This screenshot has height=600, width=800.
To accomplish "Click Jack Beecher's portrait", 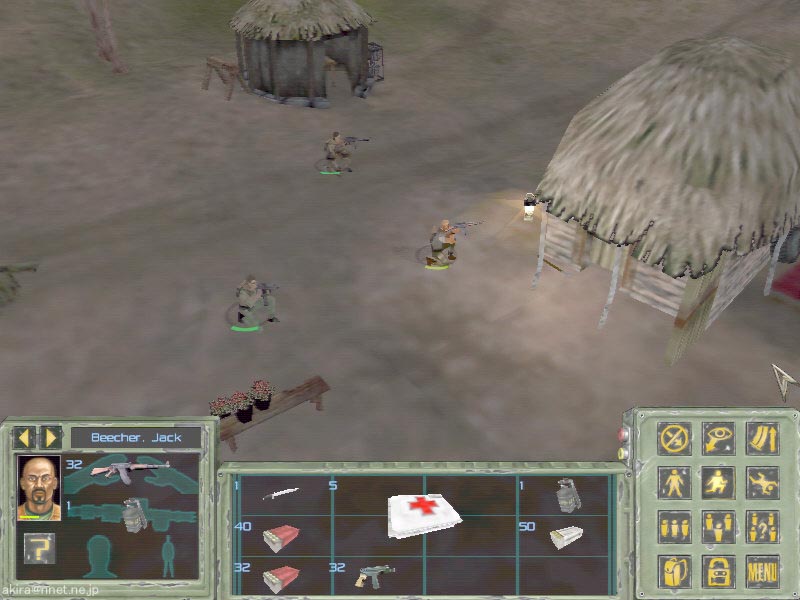I will click(x=39, y=487).
